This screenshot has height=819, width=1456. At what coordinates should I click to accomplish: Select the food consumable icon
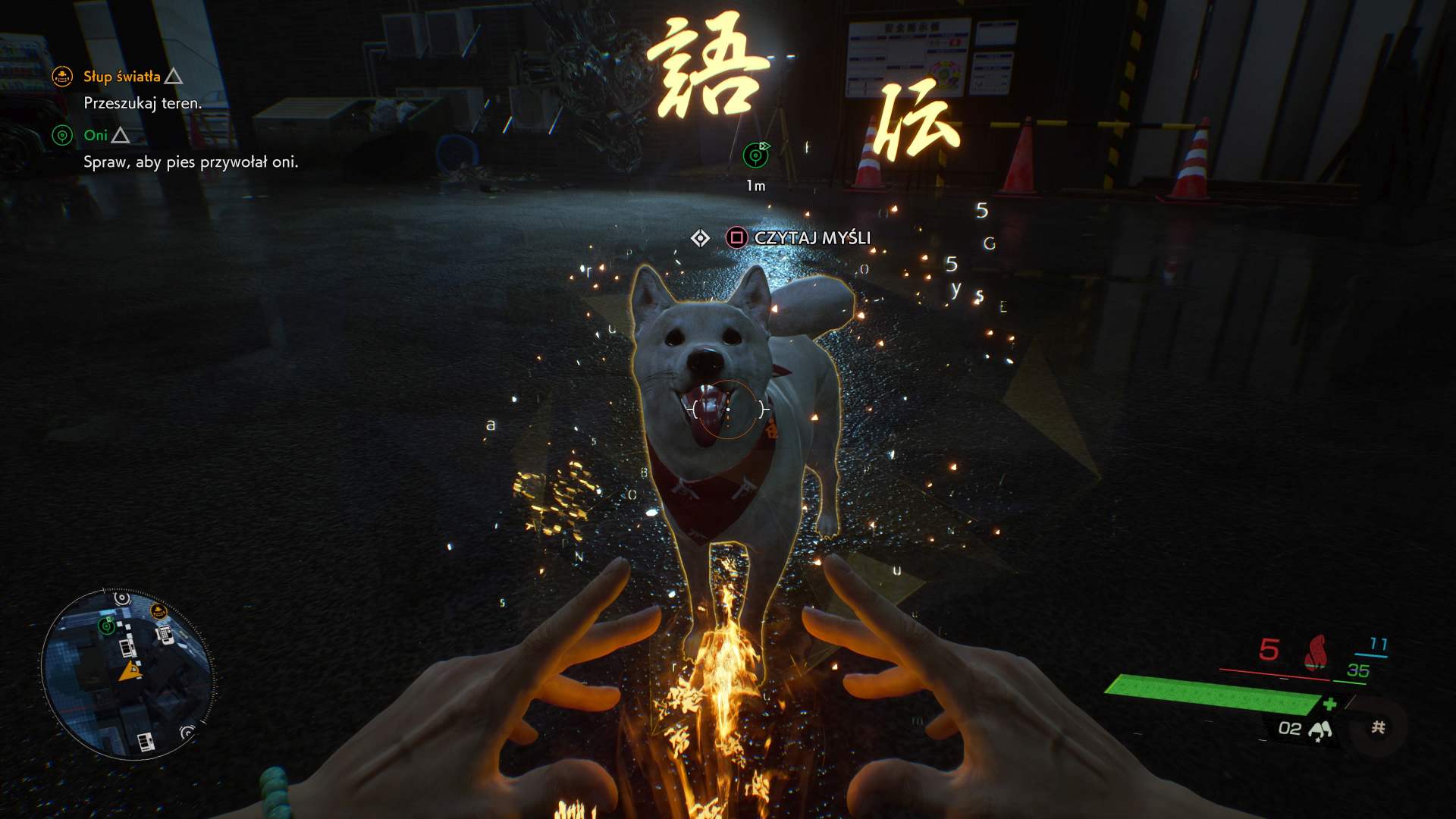[1320, 730]
